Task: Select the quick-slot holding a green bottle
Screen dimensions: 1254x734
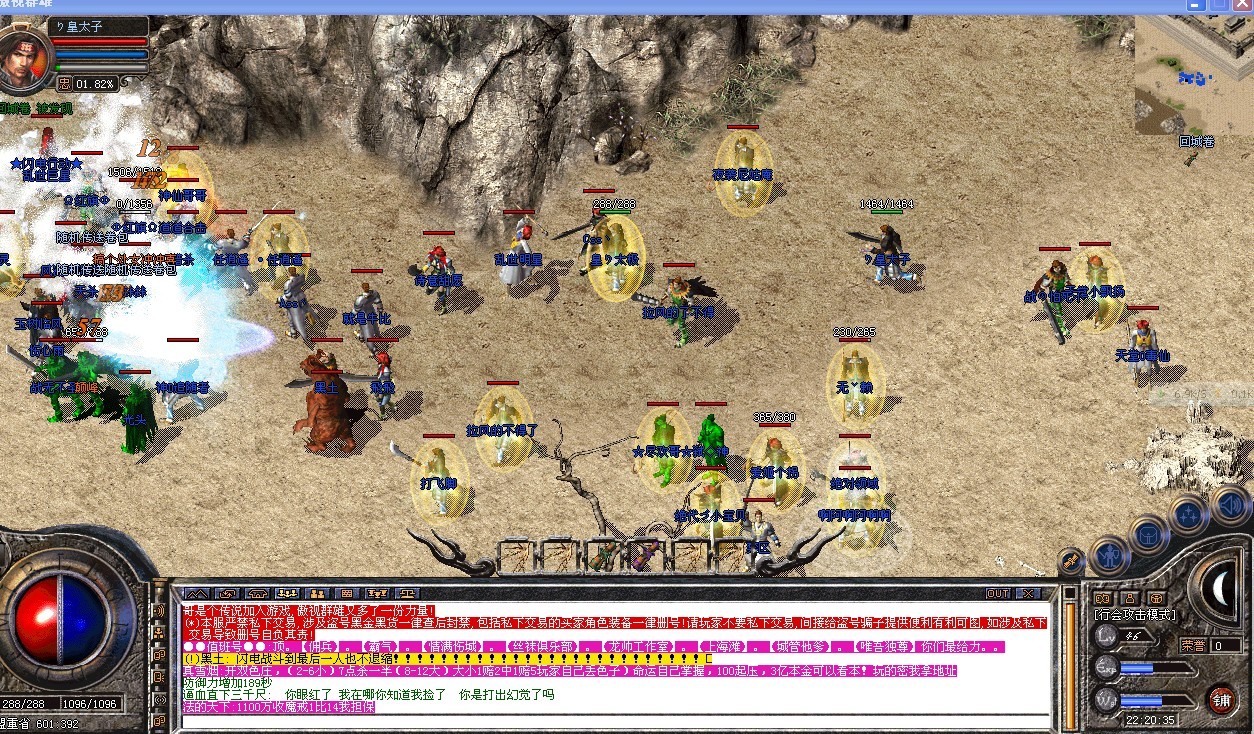Action: tap(603, 556)
